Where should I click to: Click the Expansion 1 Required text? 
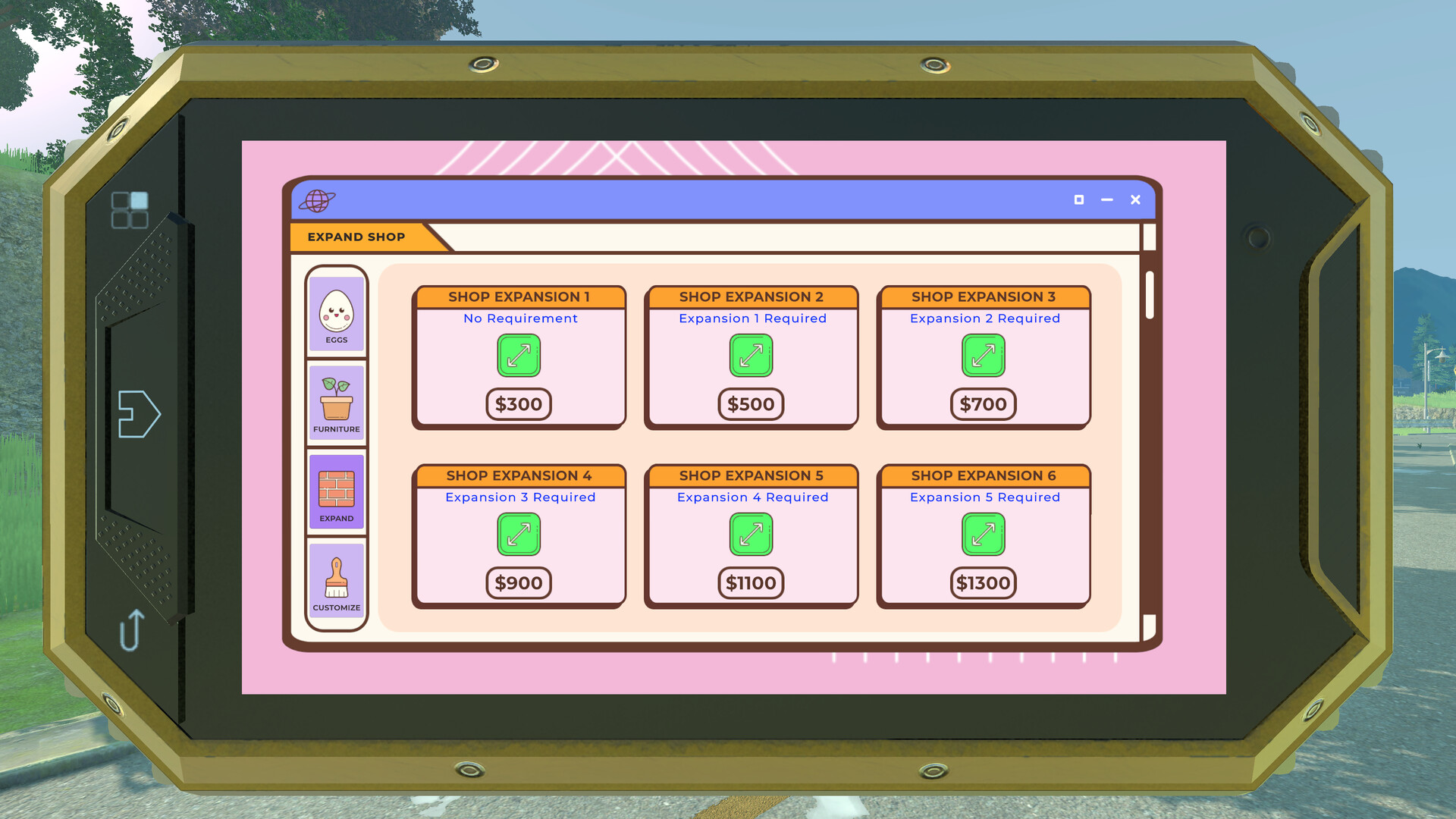[752, 318]
